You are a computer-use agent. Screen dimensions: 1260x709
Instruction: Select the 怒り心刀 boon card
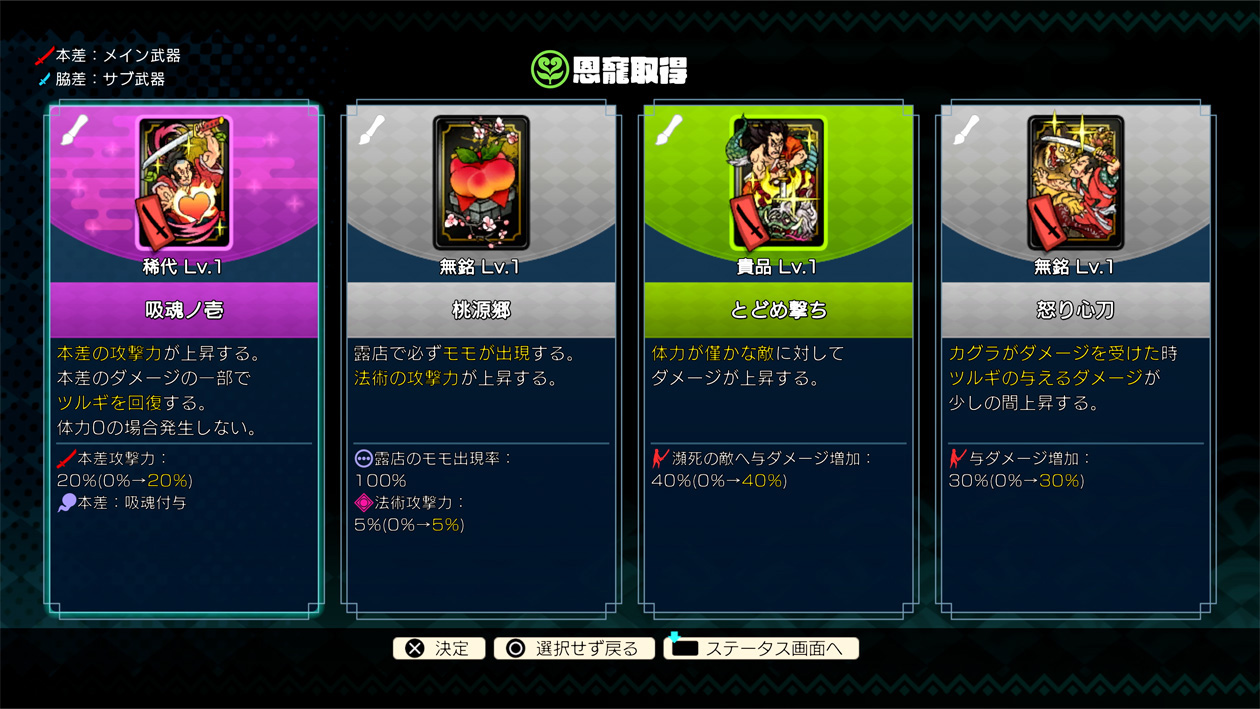[x=1075, y=360]
